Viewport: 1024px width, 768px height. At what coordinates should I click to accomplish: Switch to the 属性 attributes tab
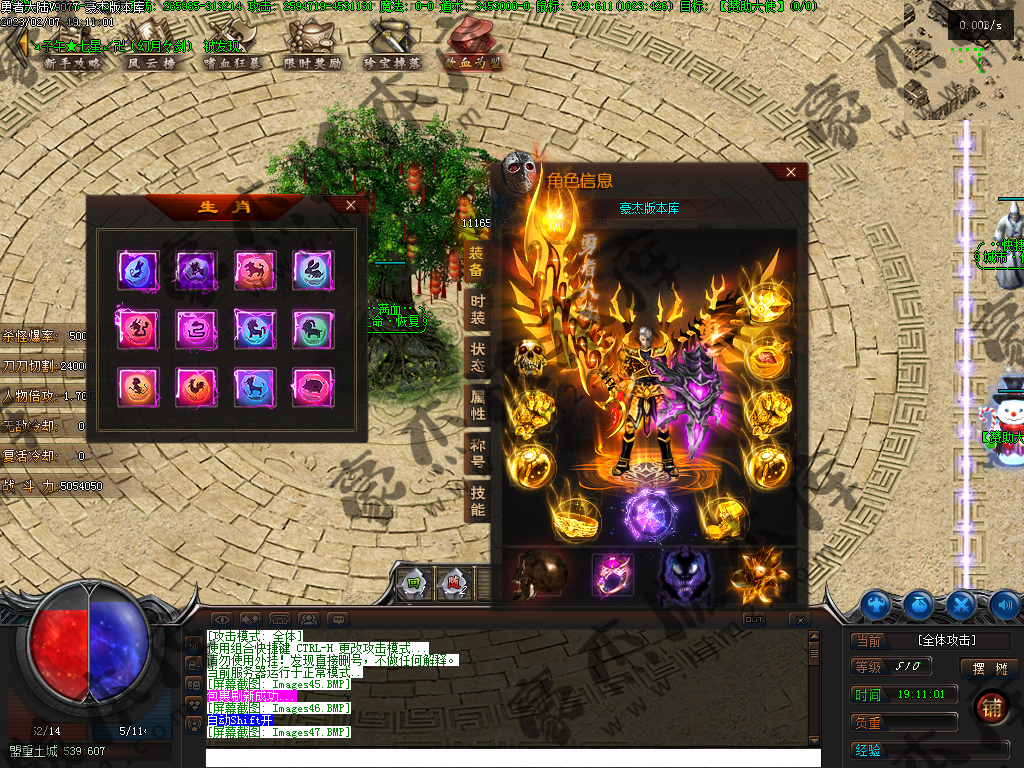[477, 405]
